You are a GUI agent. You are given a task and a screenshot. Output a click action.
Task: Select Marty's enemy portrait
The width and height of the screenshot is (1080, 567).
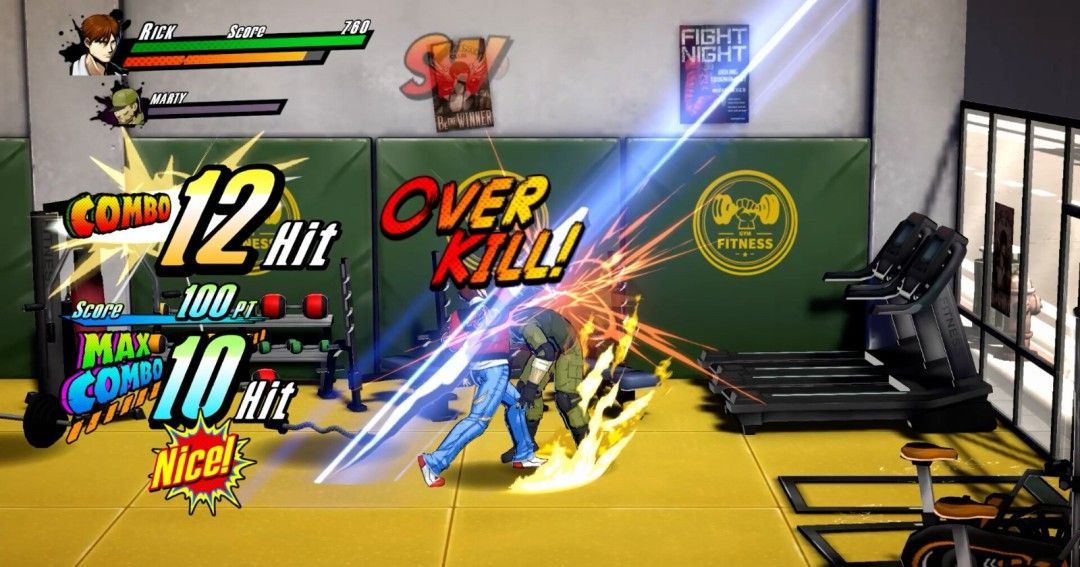[127, 106]
